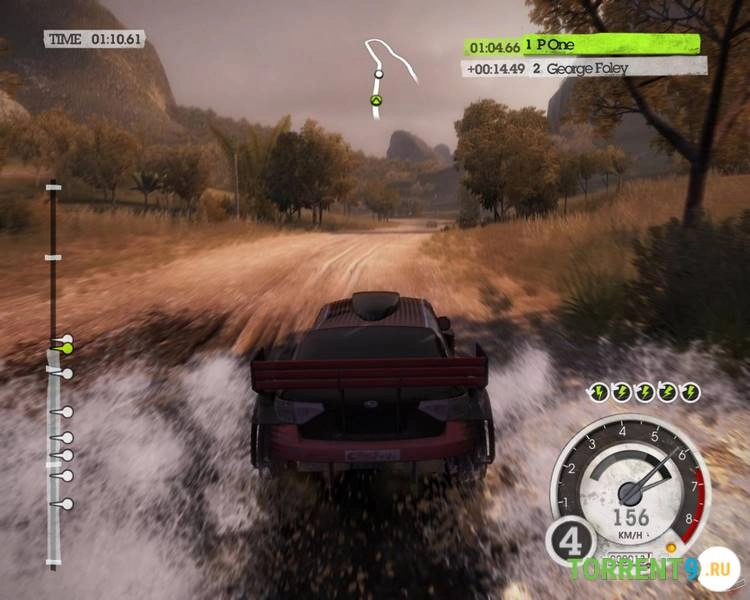Select the P One leaderboard row
The image size is (750, 600).
pyautogui.click(x=582, y=45)
